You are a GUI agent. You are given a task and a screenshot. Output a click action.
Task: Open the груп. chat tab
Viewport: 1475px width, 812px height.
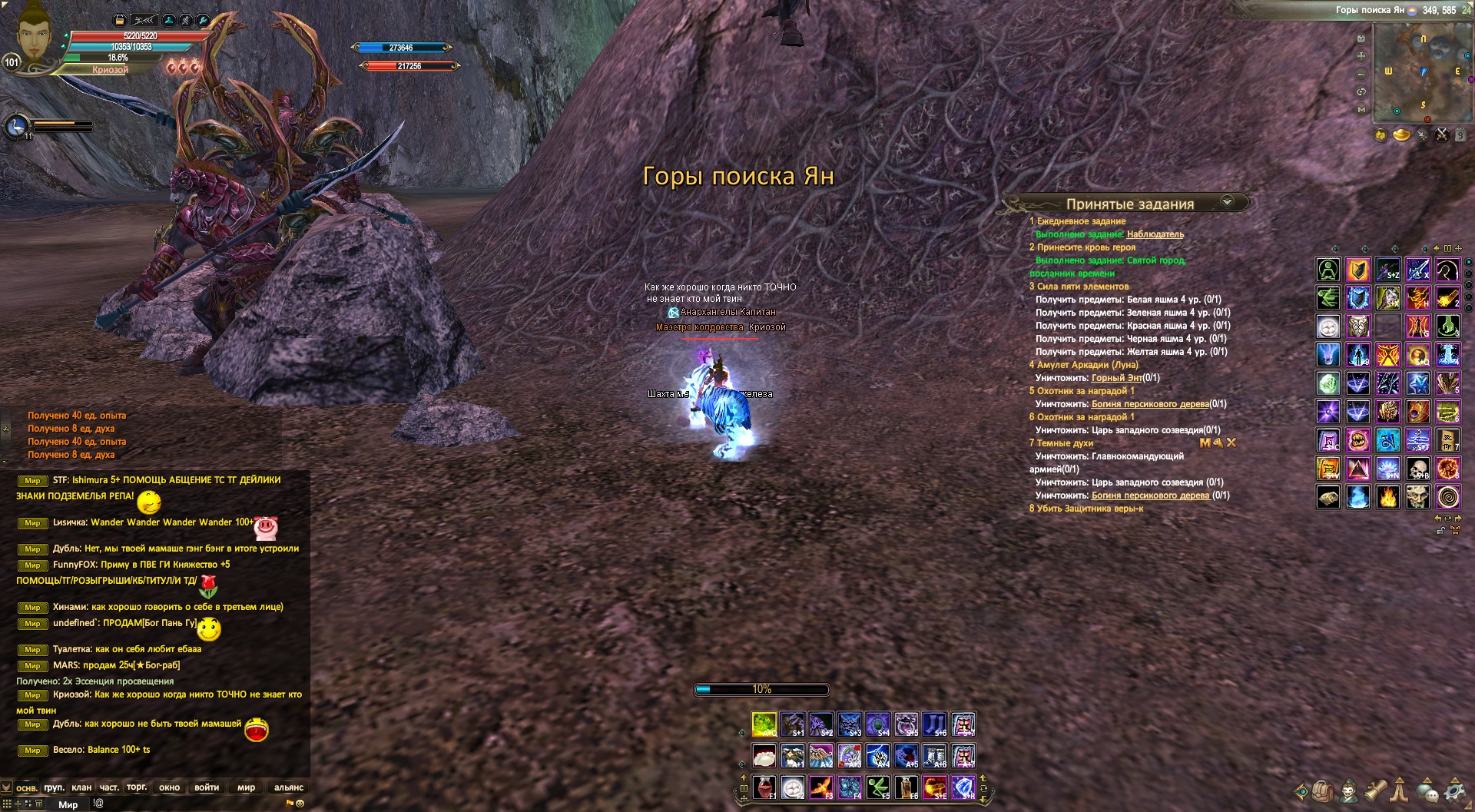click(54, 787)
